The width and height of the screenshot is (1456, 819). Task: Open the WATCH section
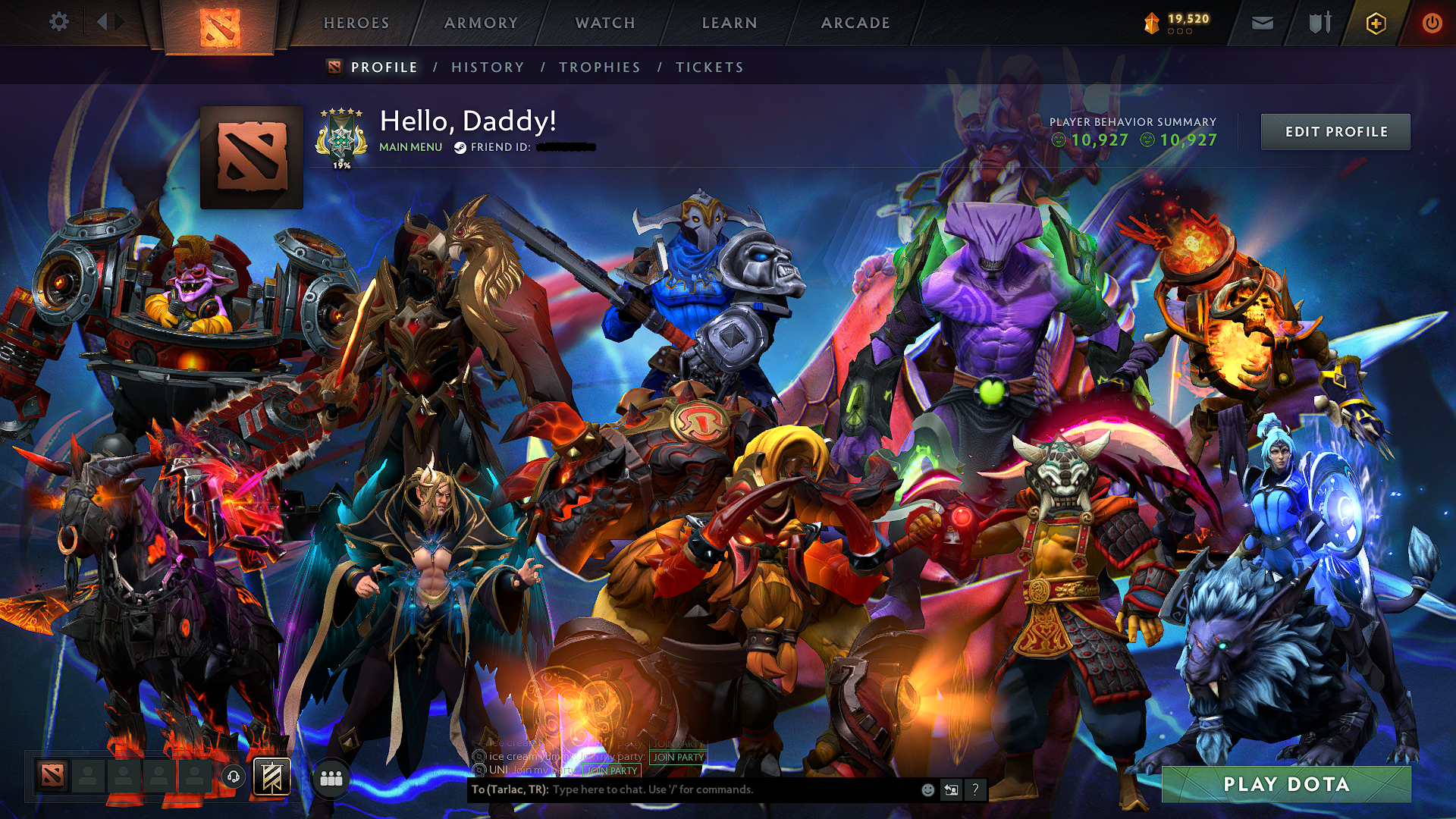tap(604, 23)
